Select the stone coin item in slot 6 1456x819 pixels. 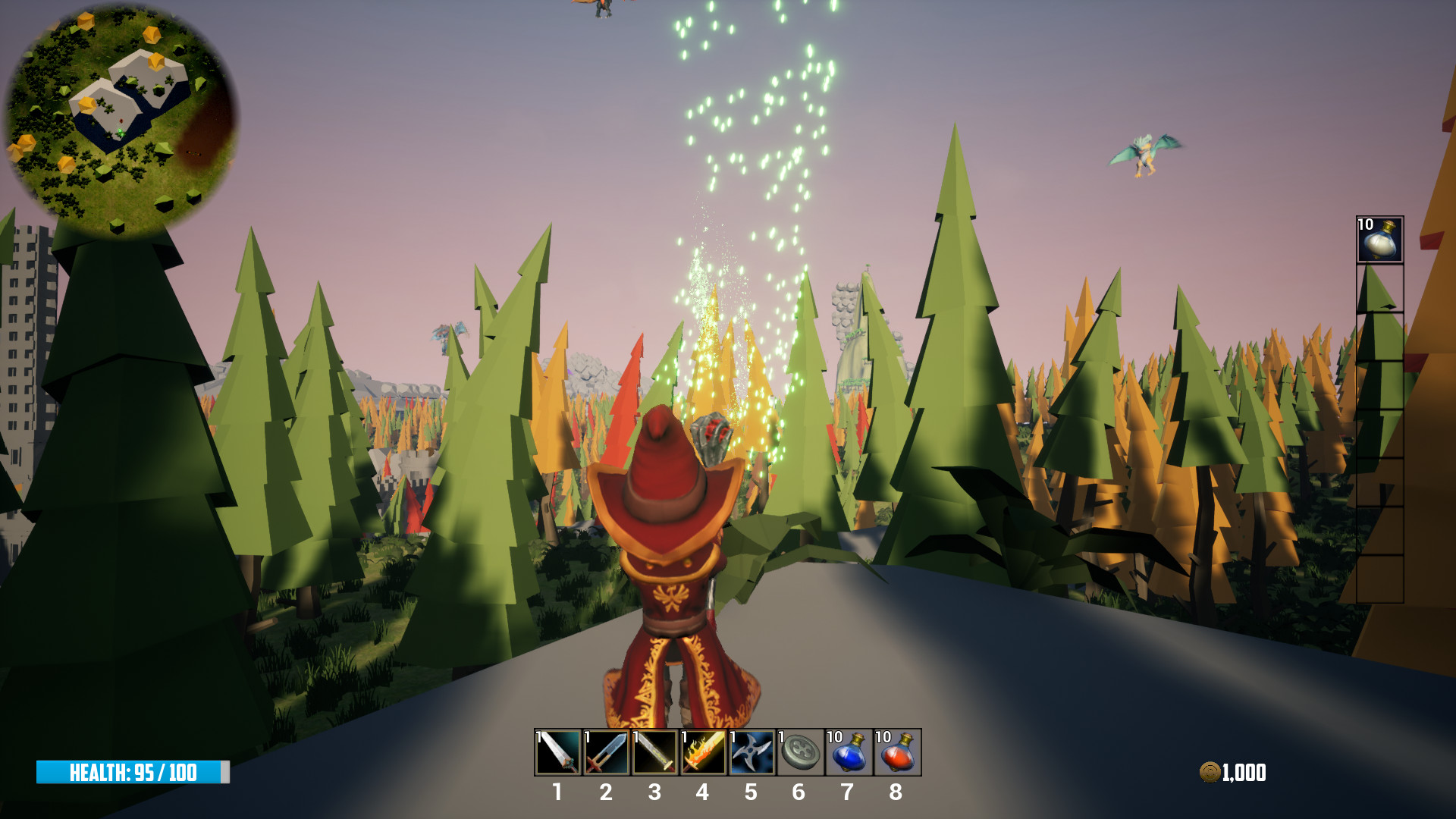pos(800,752)
